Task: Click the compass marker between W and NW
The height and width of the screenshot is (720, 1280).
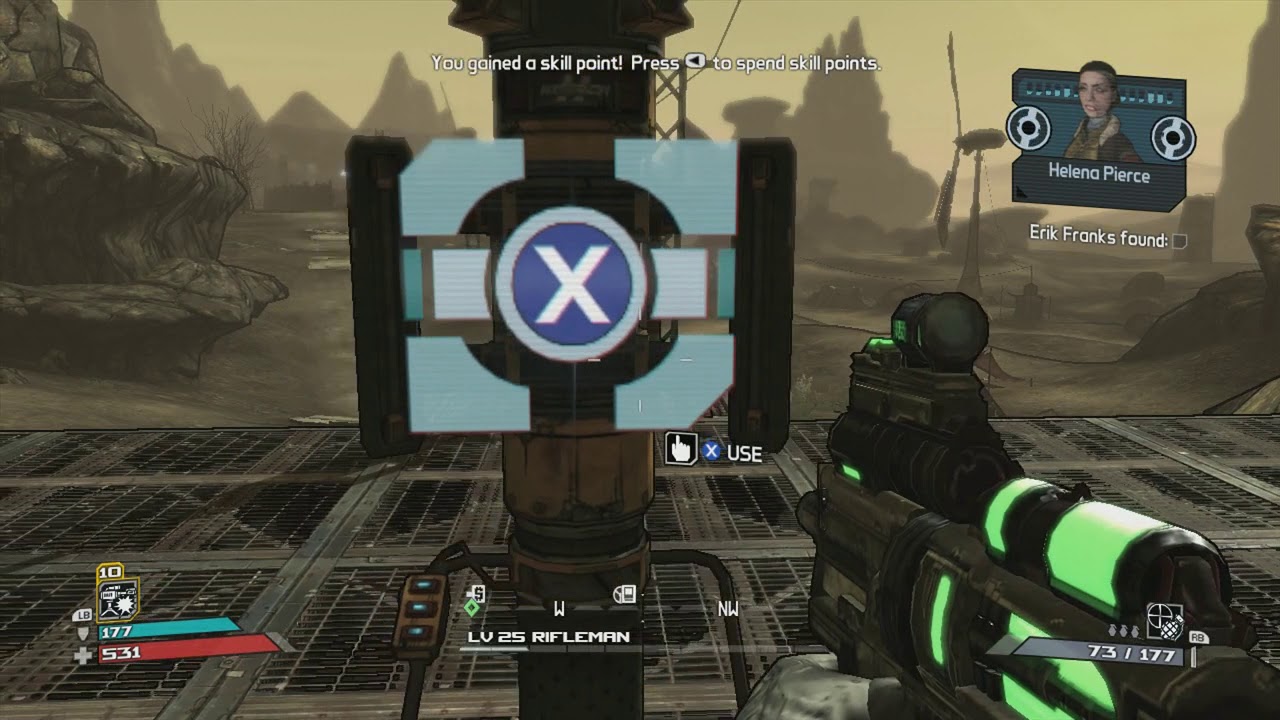Action: [624, 595]
